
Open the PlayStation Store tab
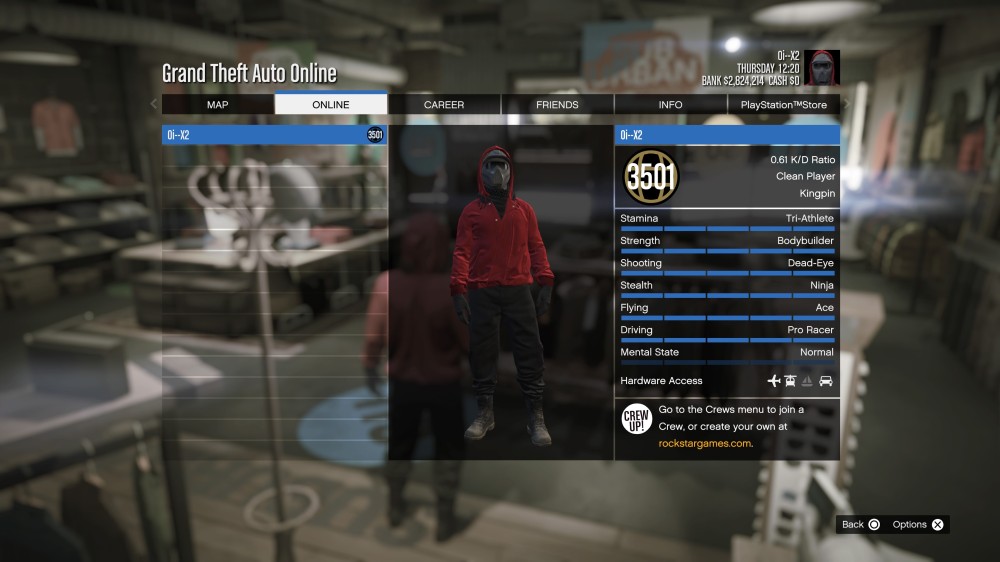pos(784,104)
